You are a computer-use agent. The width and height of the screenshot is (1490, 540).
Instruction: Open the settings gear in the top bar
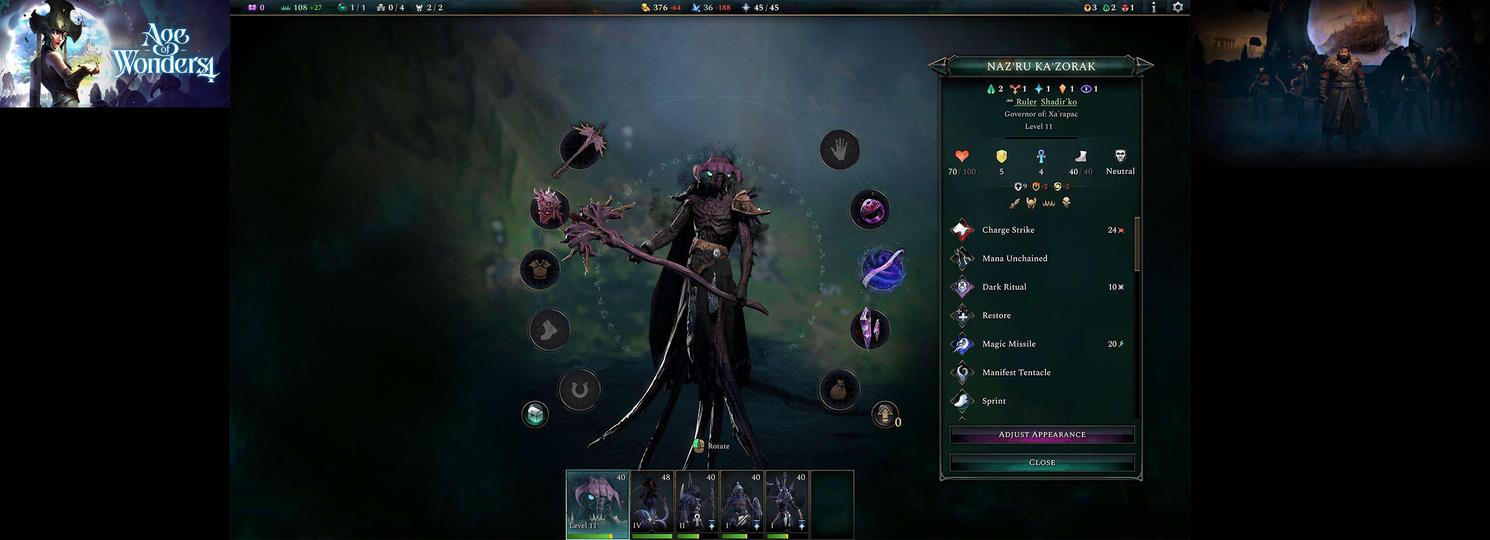pyautogui.click(x=1178, y=7)
